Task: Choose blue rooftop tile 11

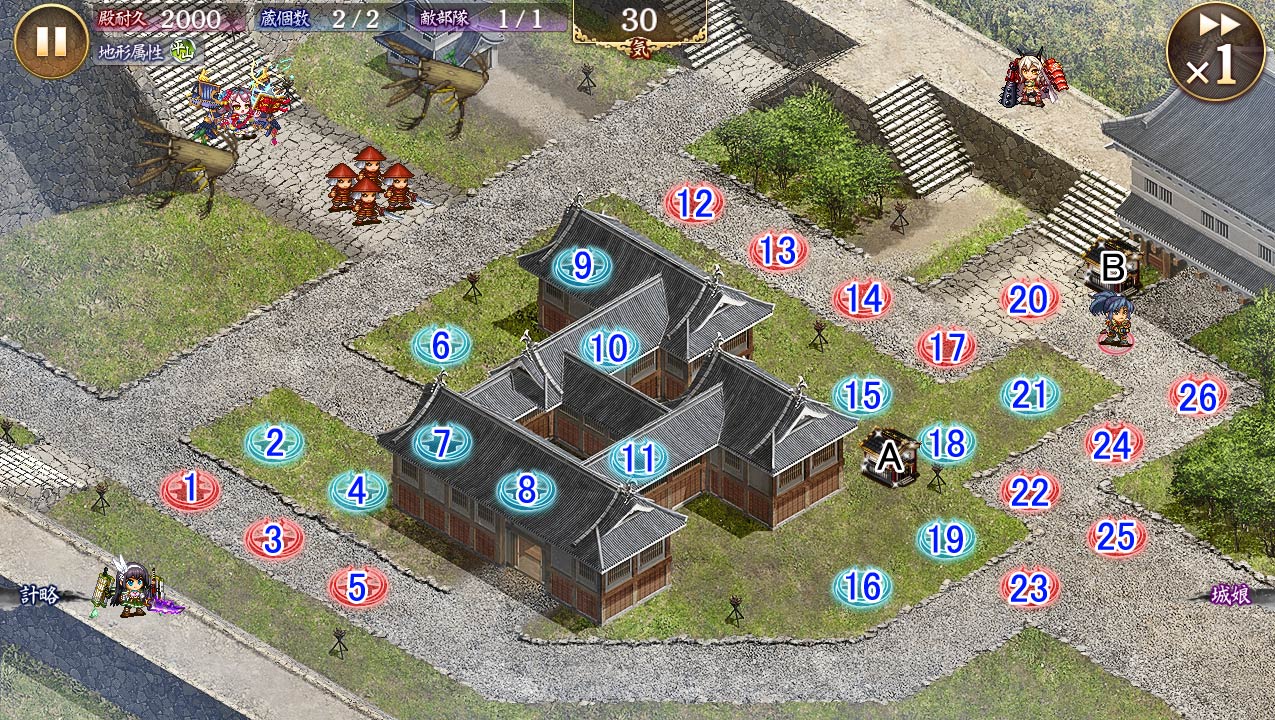Action: tap(639, 459)
